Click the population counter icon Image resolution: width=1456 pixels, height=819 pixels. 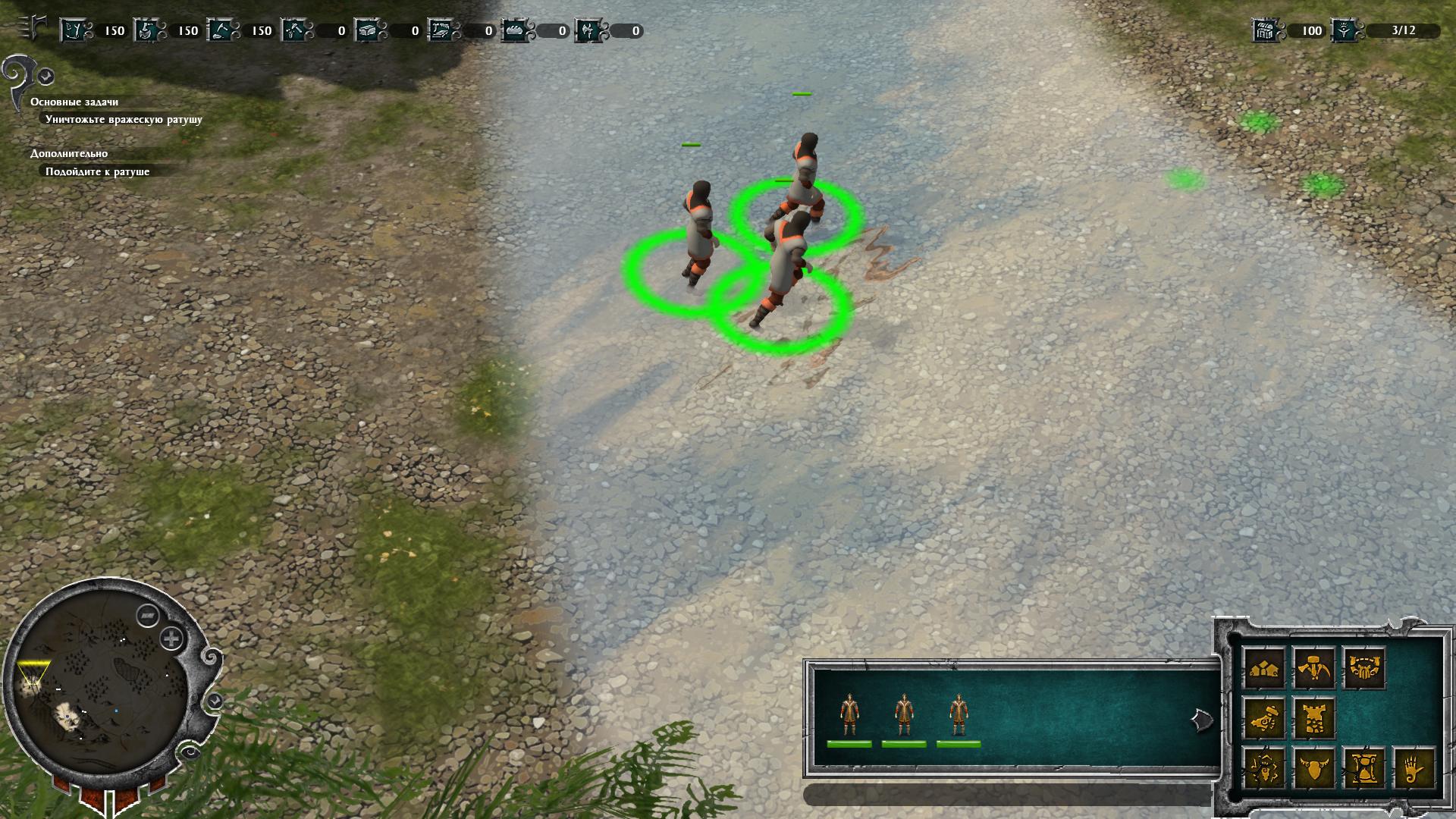(1345, 30)
